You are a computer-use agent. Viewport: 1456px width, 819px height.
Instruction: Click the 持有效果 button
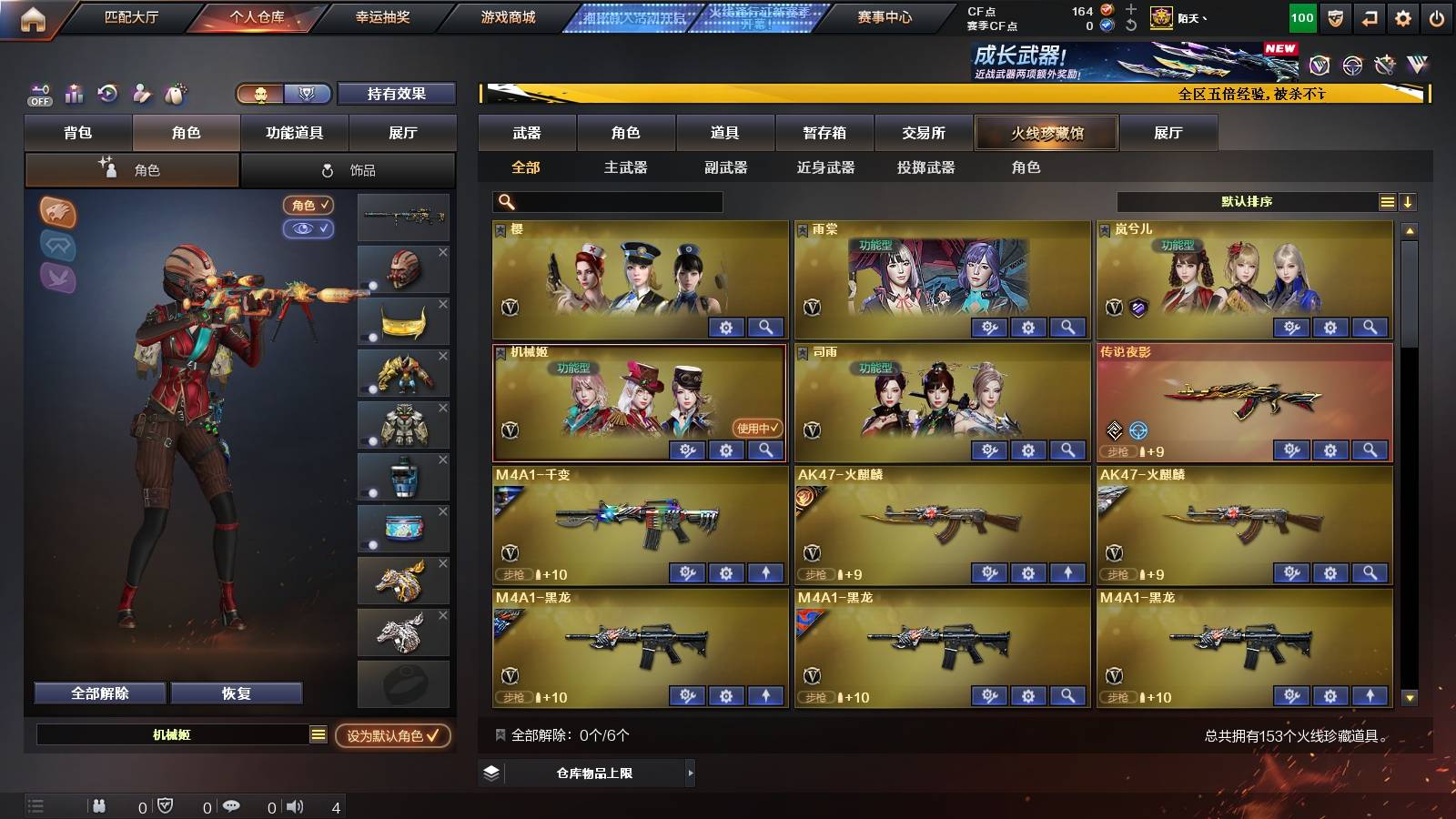pos(397,94)
